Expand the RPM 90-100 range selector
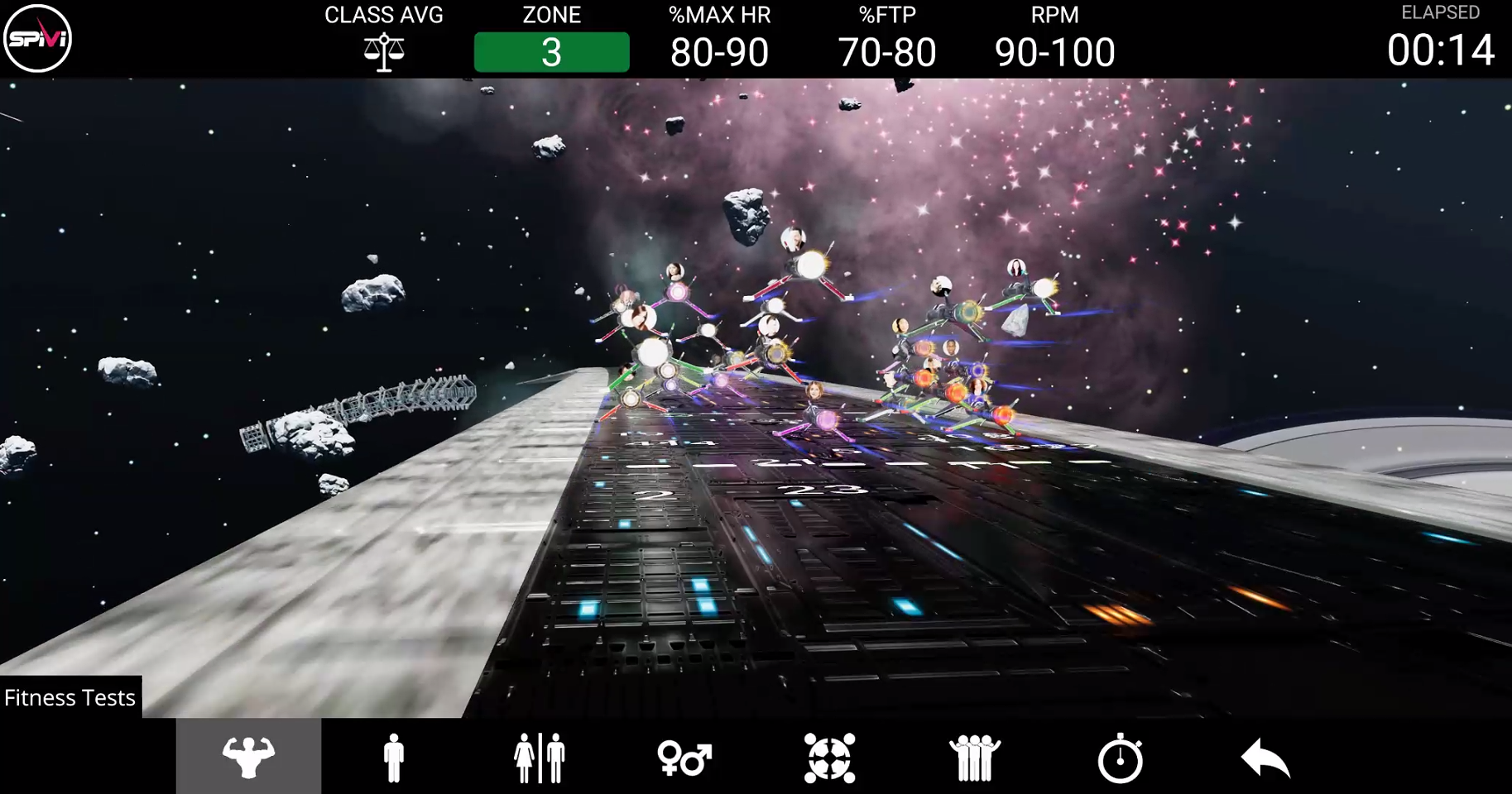 1054,51
